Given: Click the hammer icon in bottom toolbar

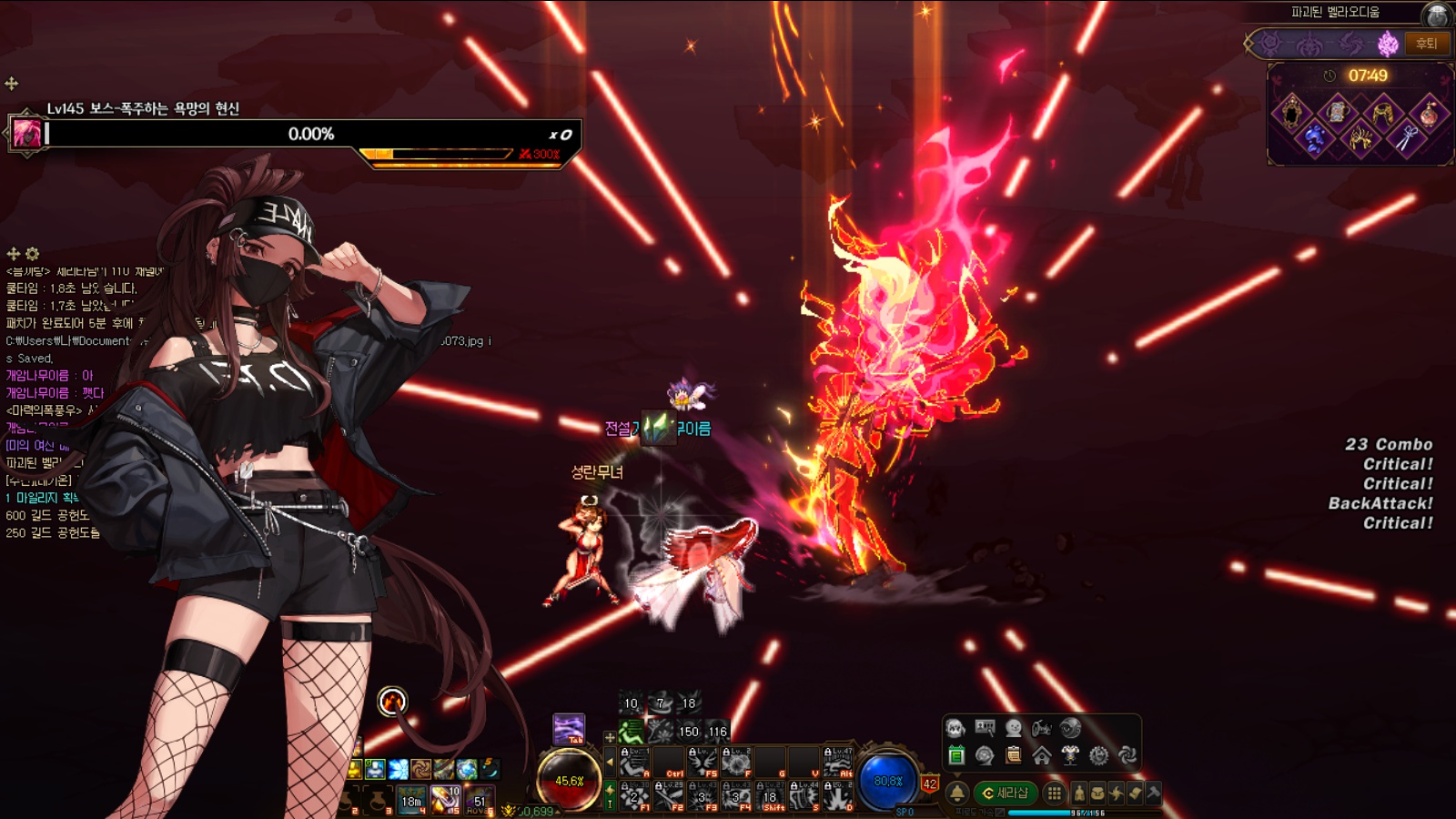Looking at the screenshot, I should (x=1153, y=793).
